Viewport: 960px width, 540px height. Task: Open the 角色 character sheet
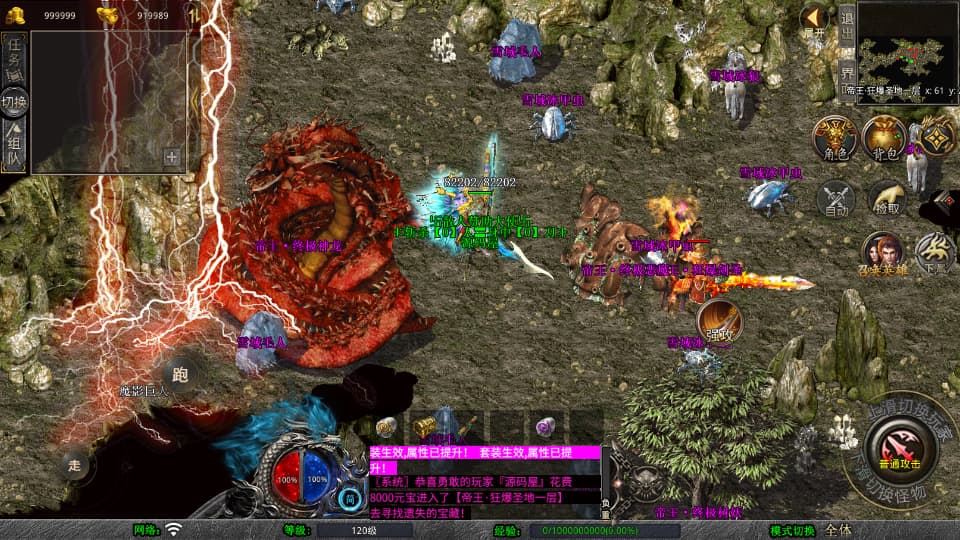(834, 138)
